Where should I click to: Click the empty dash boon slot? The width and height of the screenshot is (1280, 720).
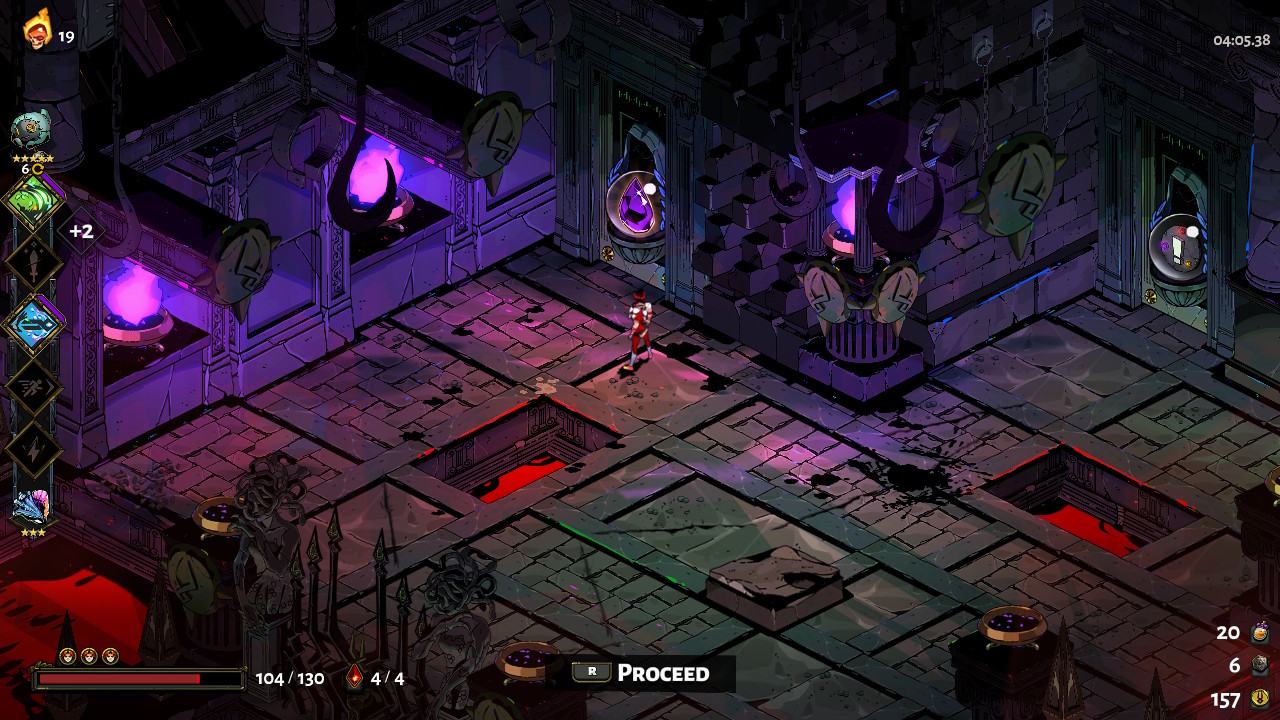tap(34, 388)
